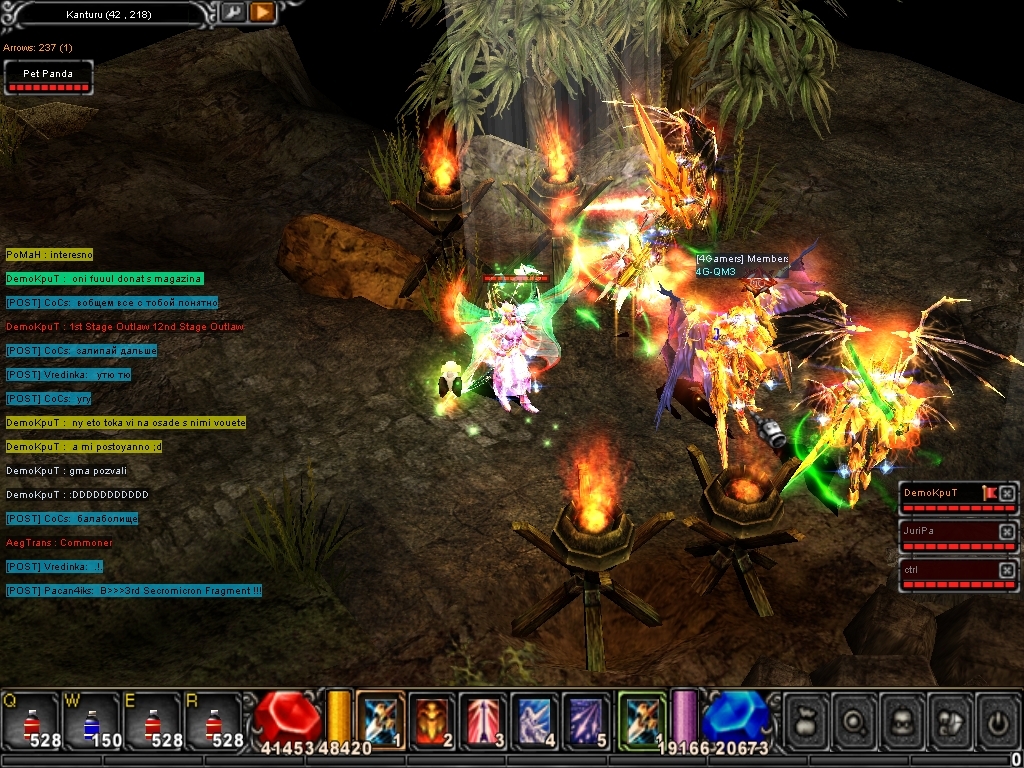The image size is (1024, 768).
Task: Remove JuriPa from the party
Action: click(1007, 531)
